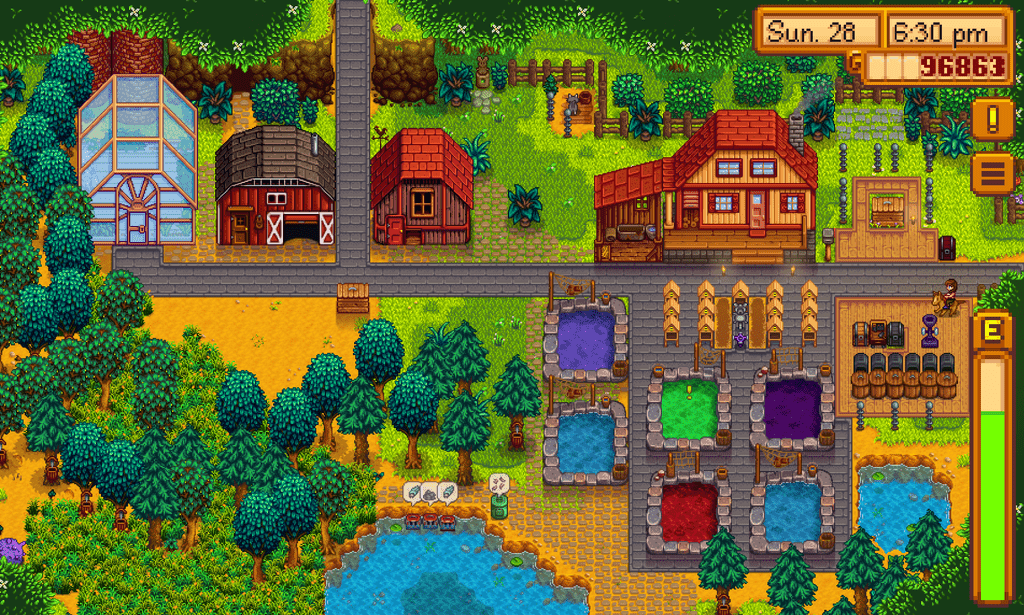Open the quest journal exclamation button
Screen dimensions: 1024x615
(992, 119)
